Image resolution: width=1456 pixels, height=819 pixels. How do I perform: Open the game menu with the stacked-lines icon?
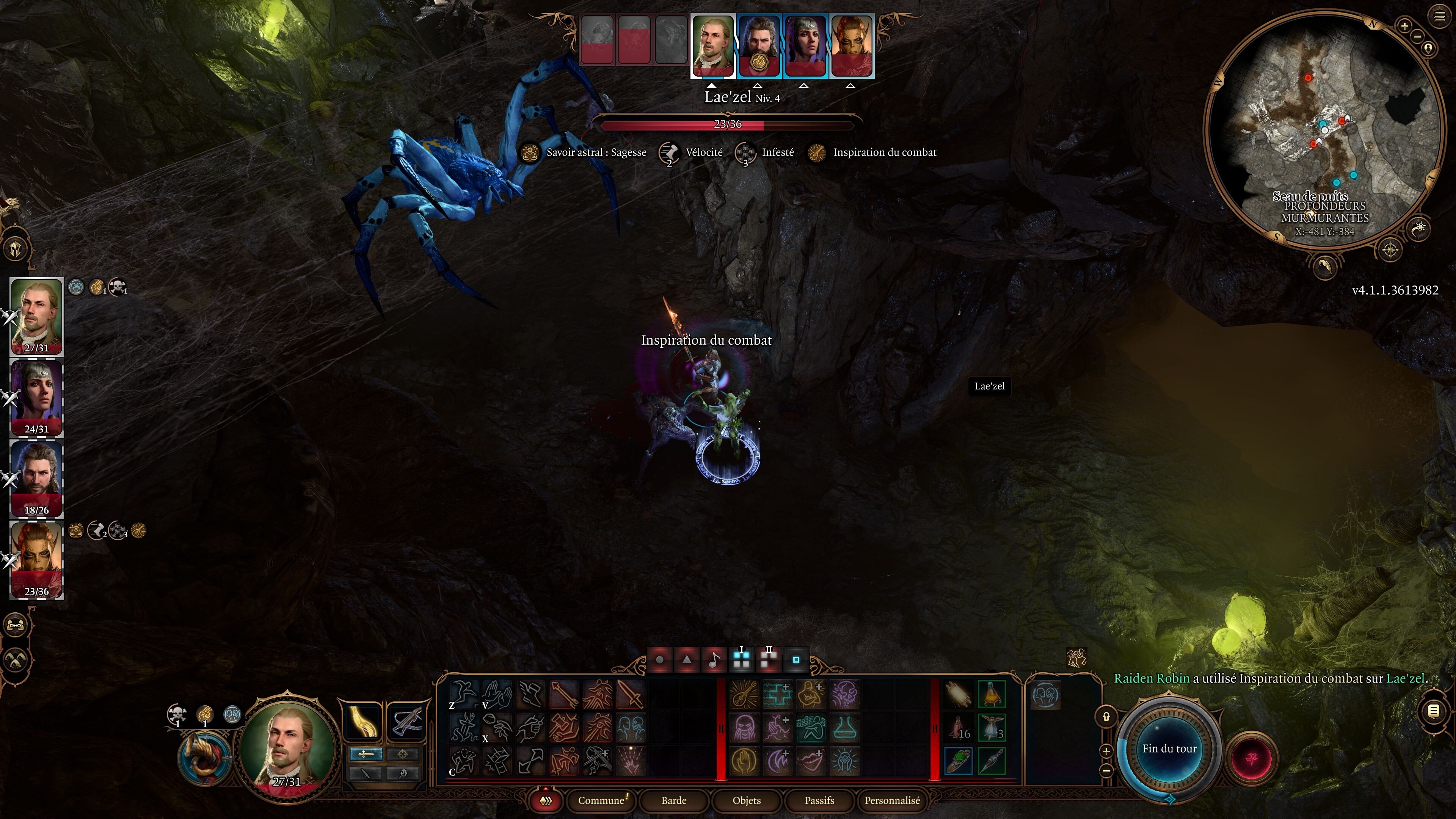point(1439,16)
